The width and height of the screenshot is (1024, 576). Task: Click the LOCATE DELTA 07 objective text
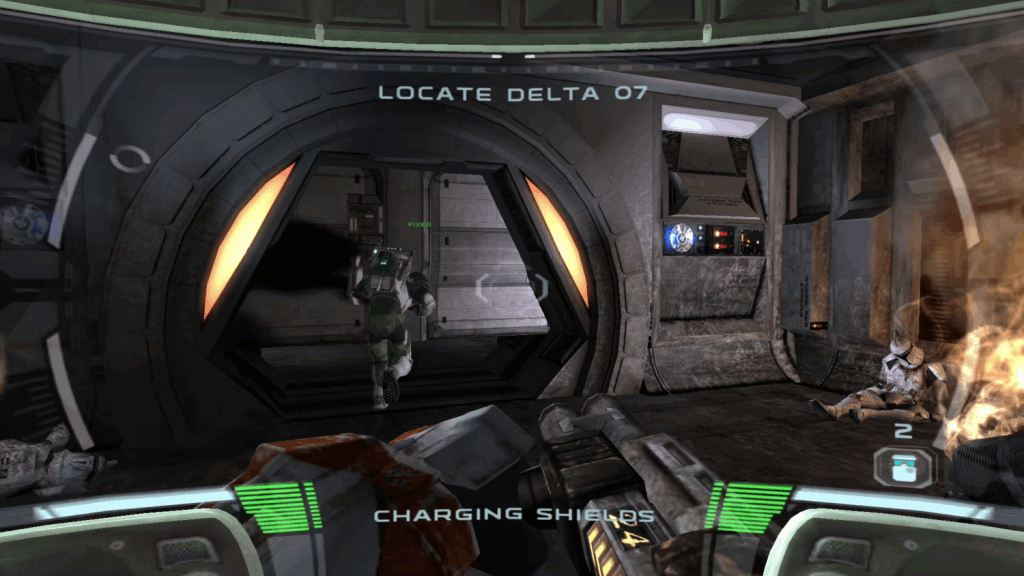click(512, 93)
